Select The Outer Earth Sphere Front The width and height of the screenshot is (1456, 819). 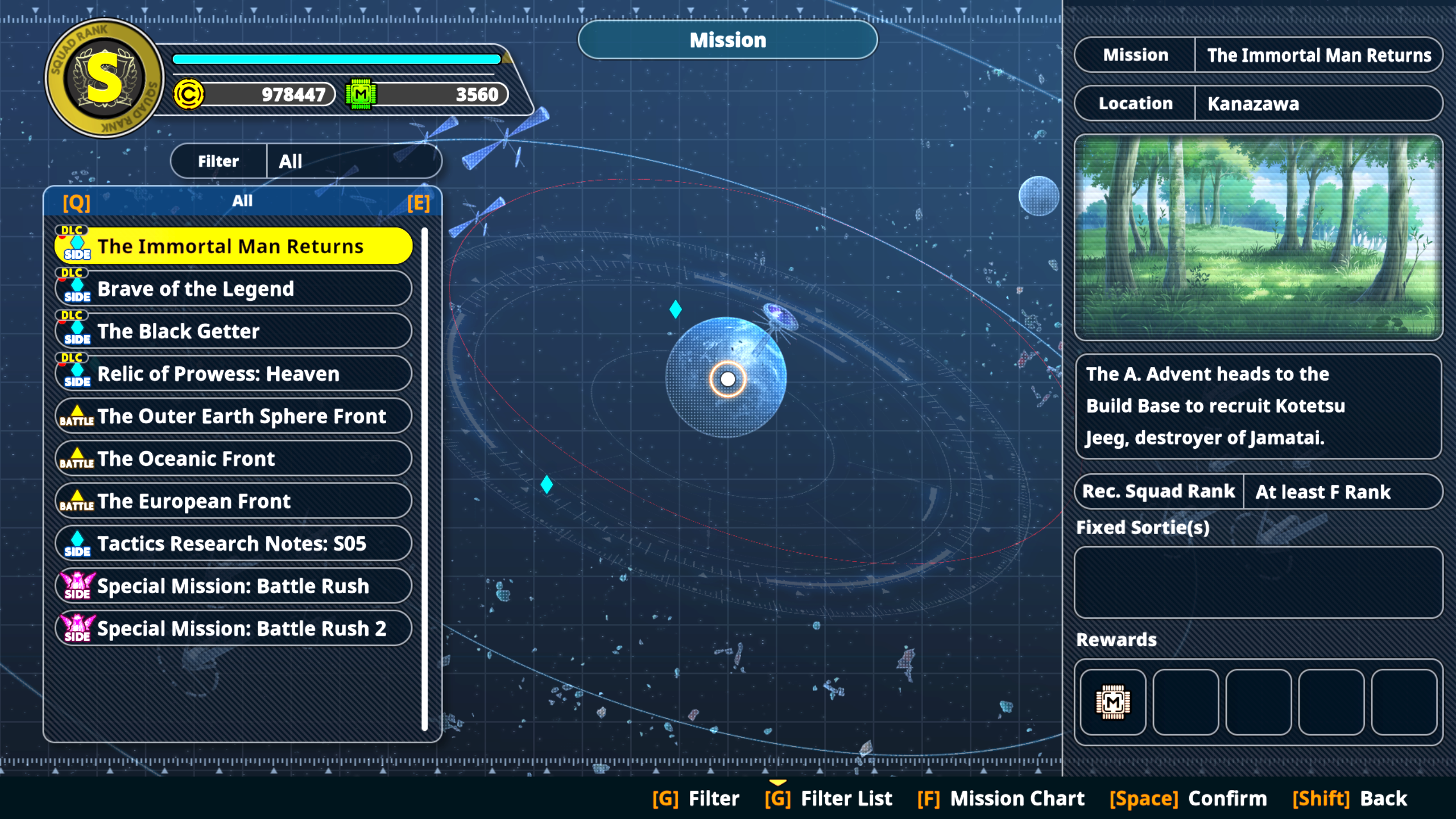pyautogui.click(x=233, y=416)
